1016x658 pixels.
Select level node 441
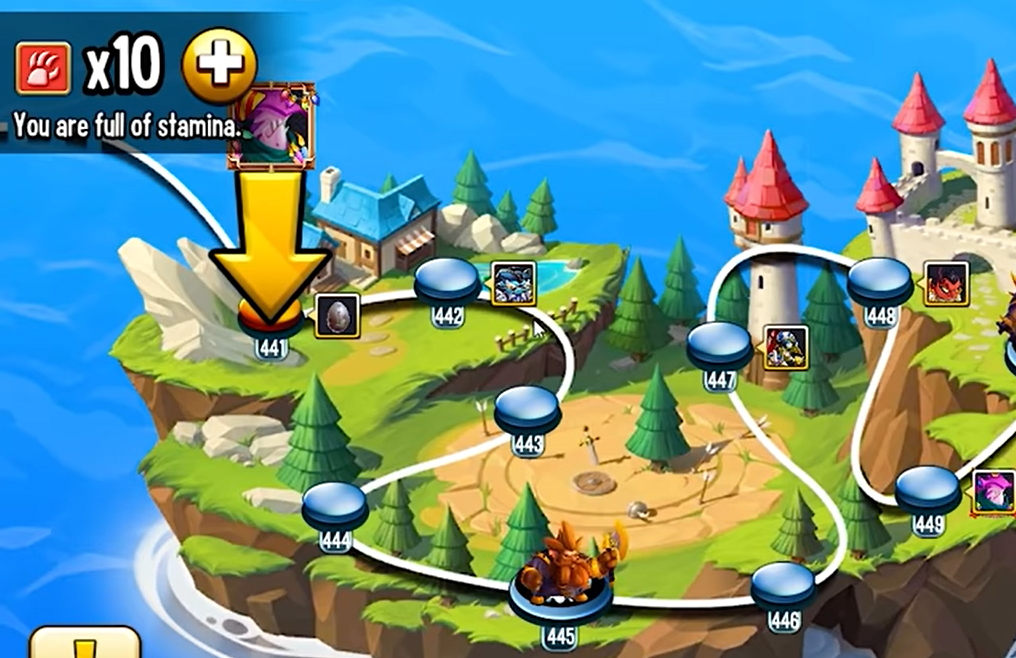pyautogui.click(x=271, y=320)
